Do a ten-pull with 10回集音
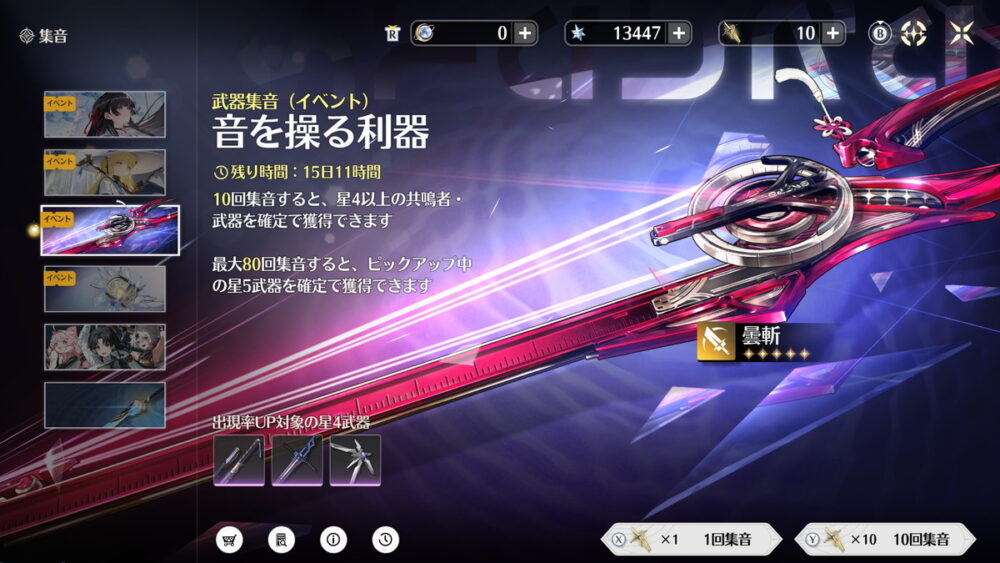This screenshot has width=1000, height=563. pyautogui.click(x=884, y=540)
